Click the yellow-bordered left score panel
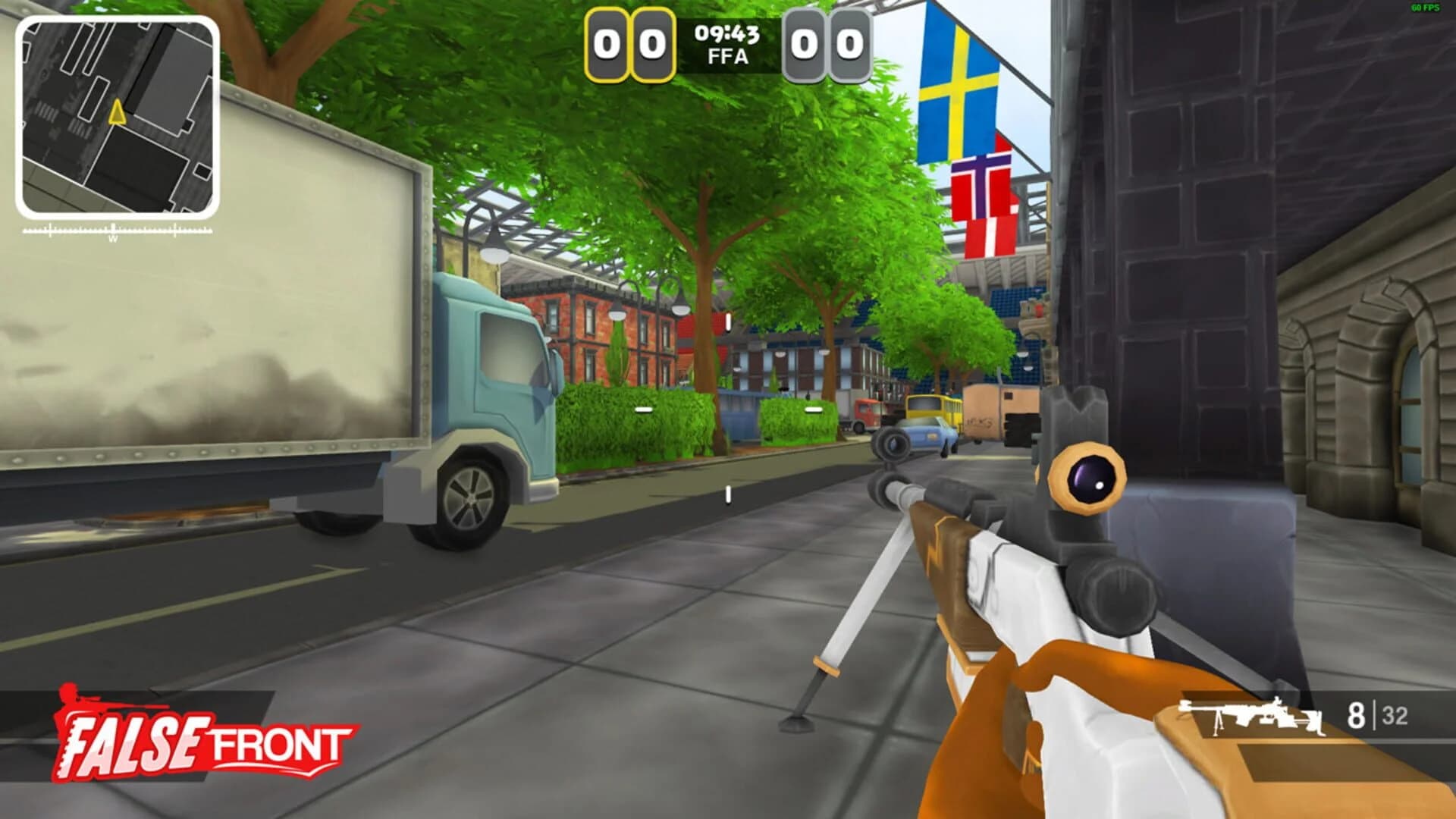 click(x=629, y=45)
